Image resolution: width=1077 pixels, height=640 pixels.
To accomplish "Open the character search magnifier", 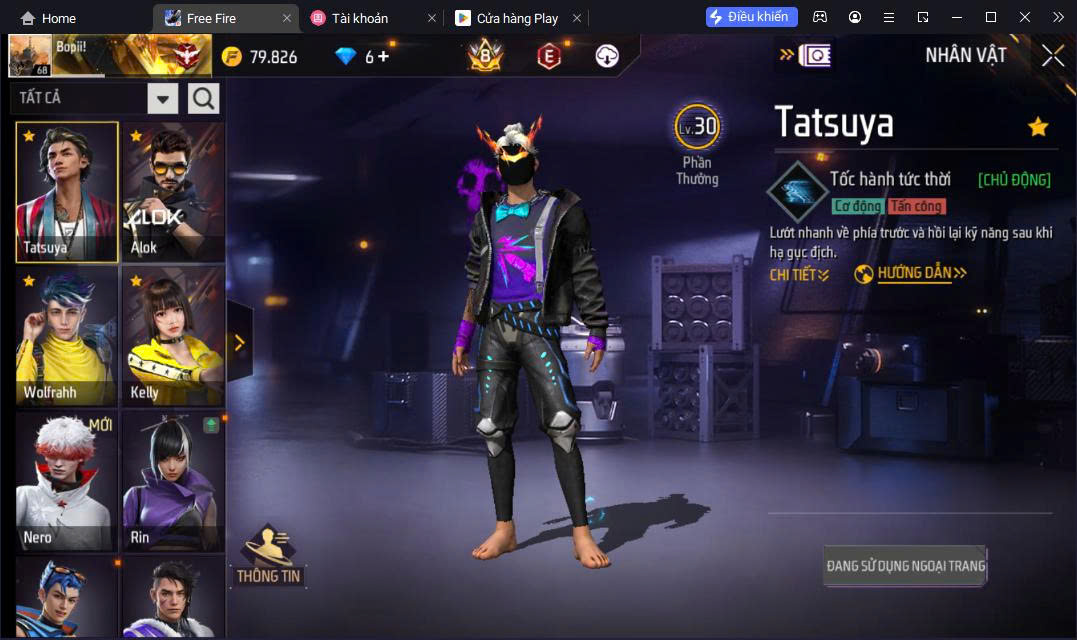I will [x=204, y=98].
